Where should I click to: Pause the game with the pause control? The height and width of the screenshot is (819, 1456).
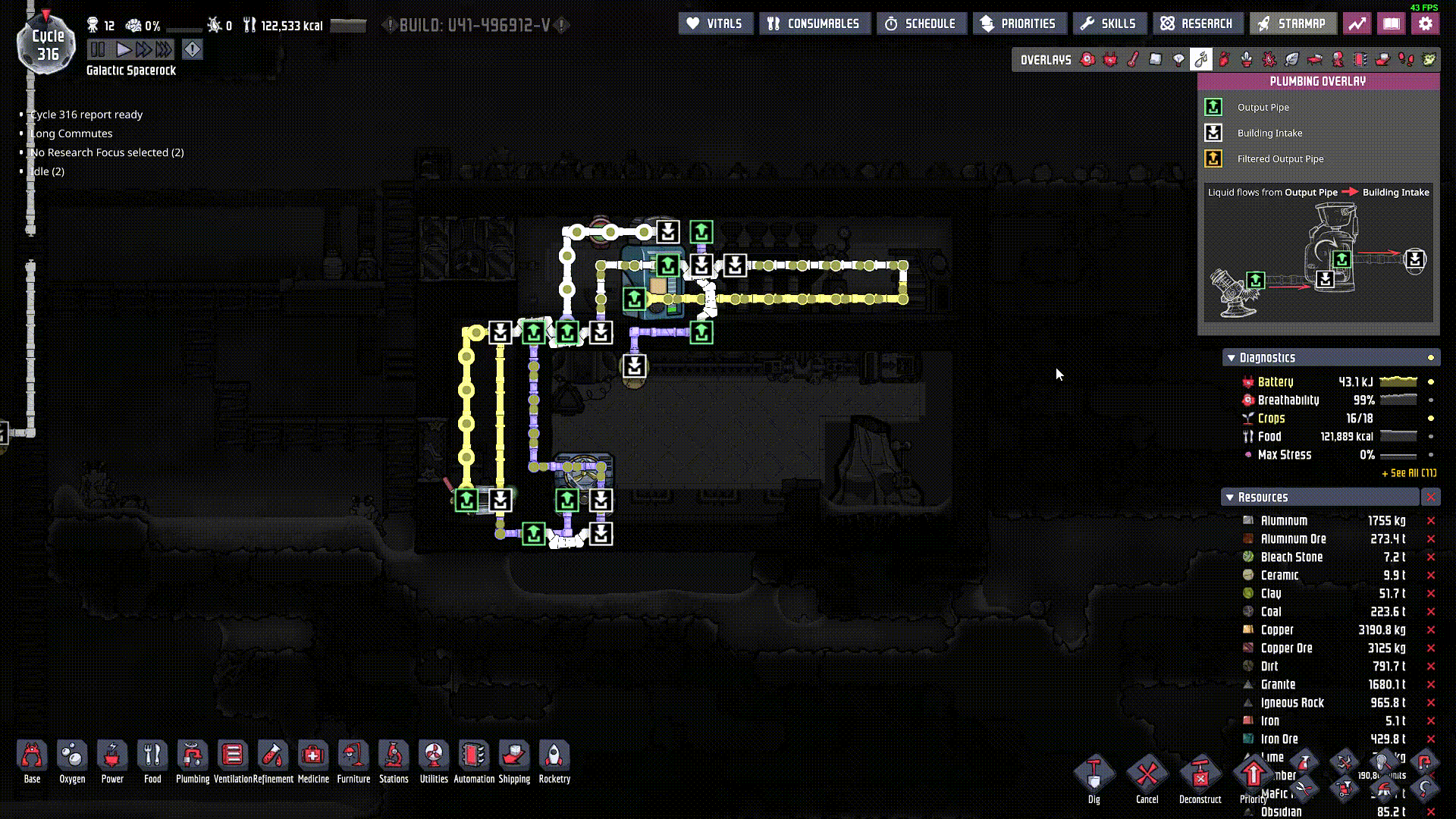tap(99, 49)
